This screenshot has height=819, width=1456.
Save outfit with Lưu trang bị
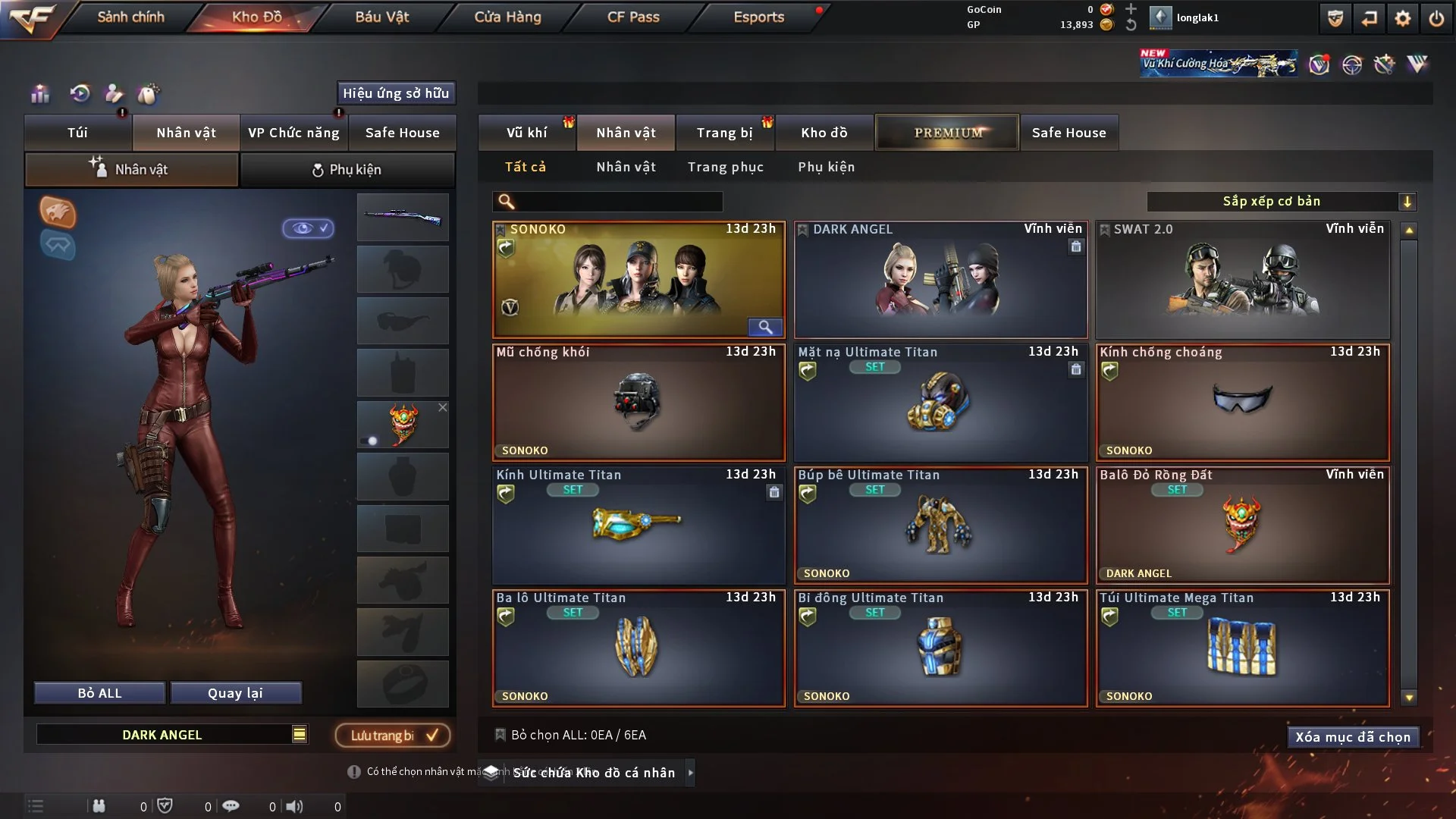[393, 736]
